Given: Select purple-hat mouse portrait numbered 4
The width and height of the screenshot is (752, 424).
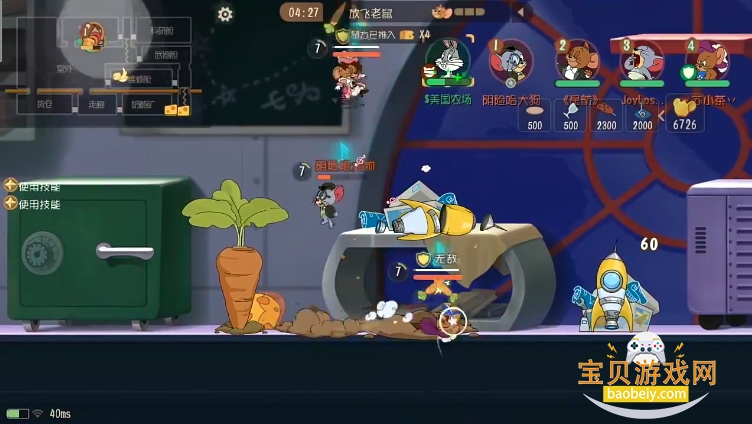Looking at the screenshot, I should point(706,61).
